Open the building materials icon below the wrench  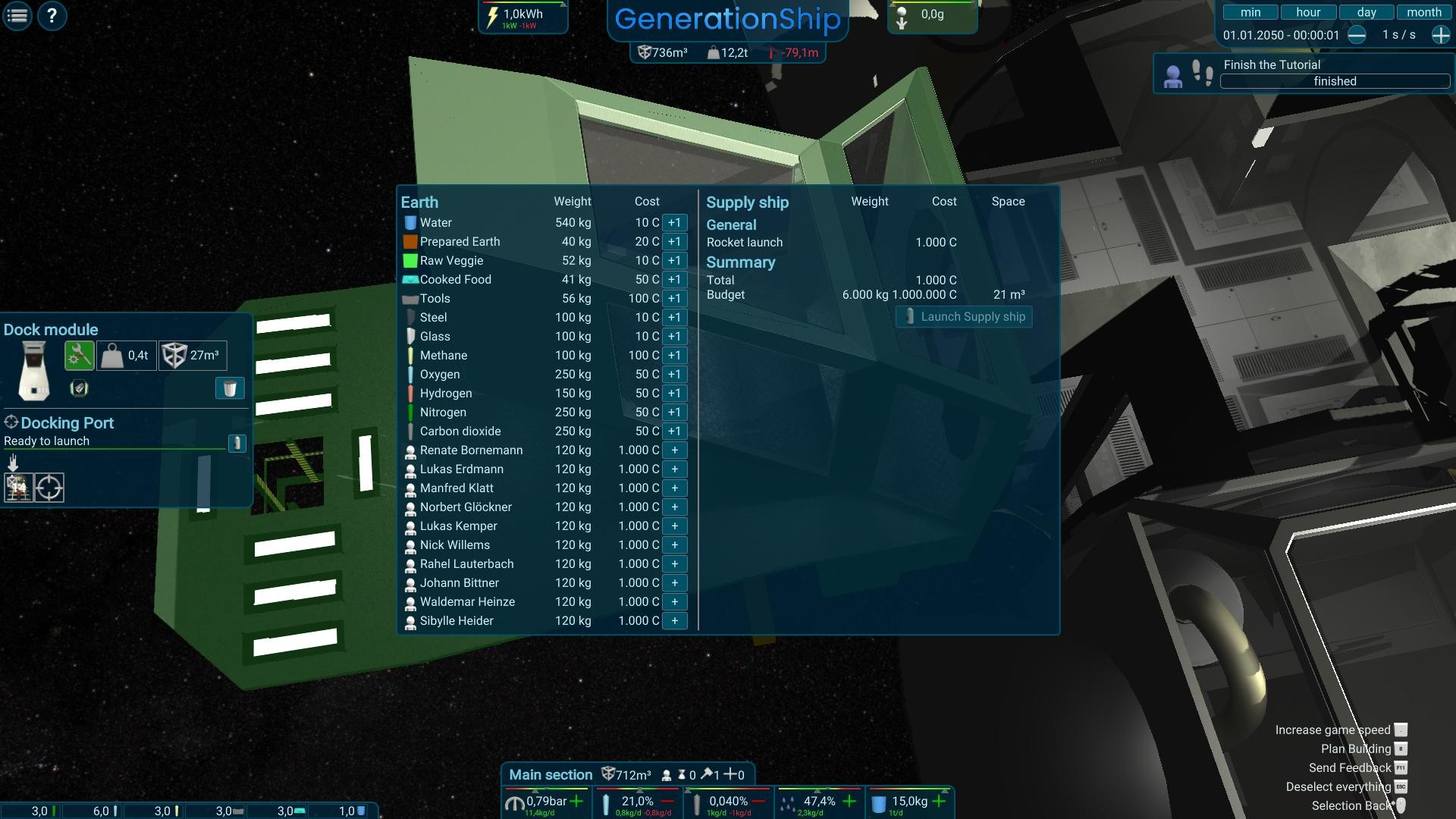(x=79, y=388)
